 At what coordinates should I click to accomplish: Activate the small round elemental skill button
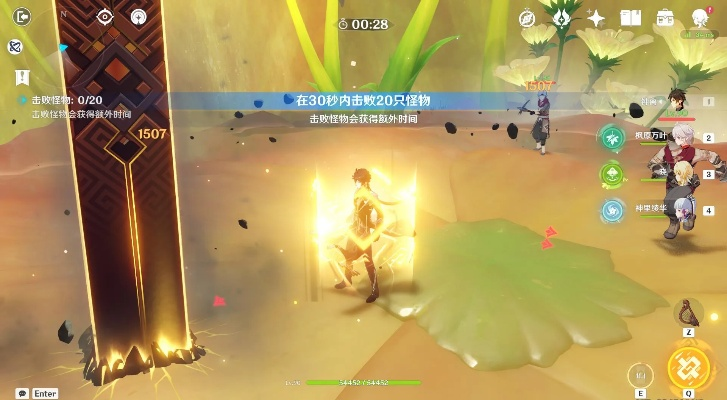click(x=640, y=374)
